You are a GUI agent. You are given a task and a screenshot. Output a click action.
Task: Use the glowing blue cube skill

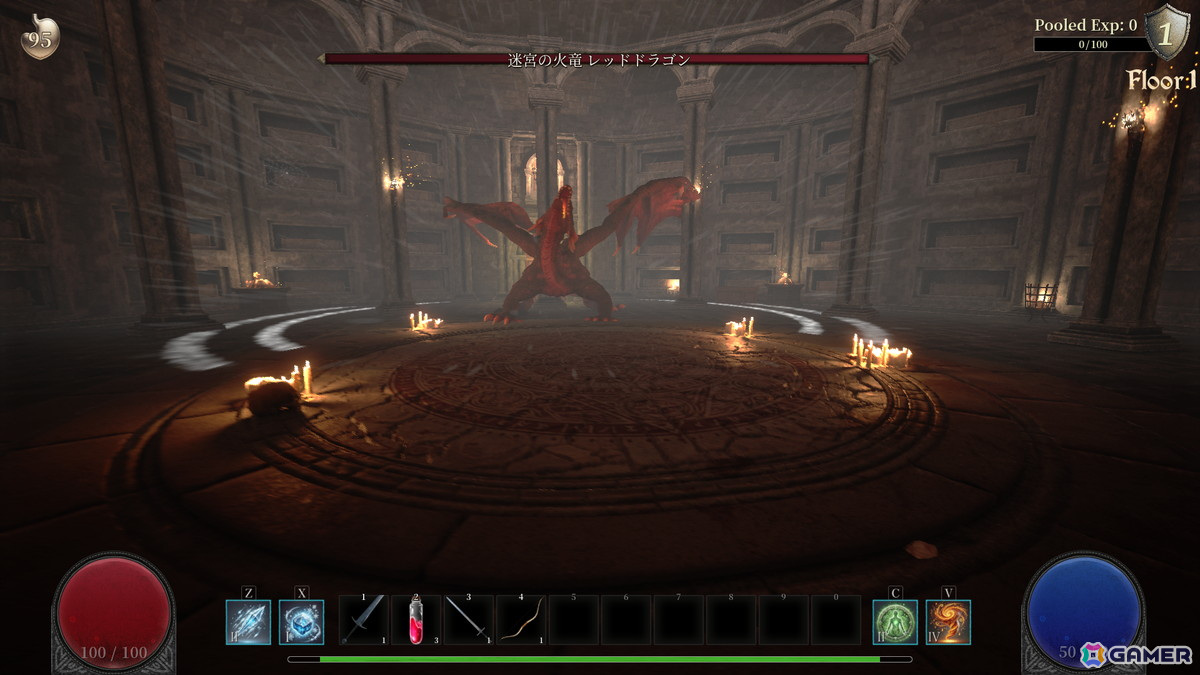pos(301,621)
